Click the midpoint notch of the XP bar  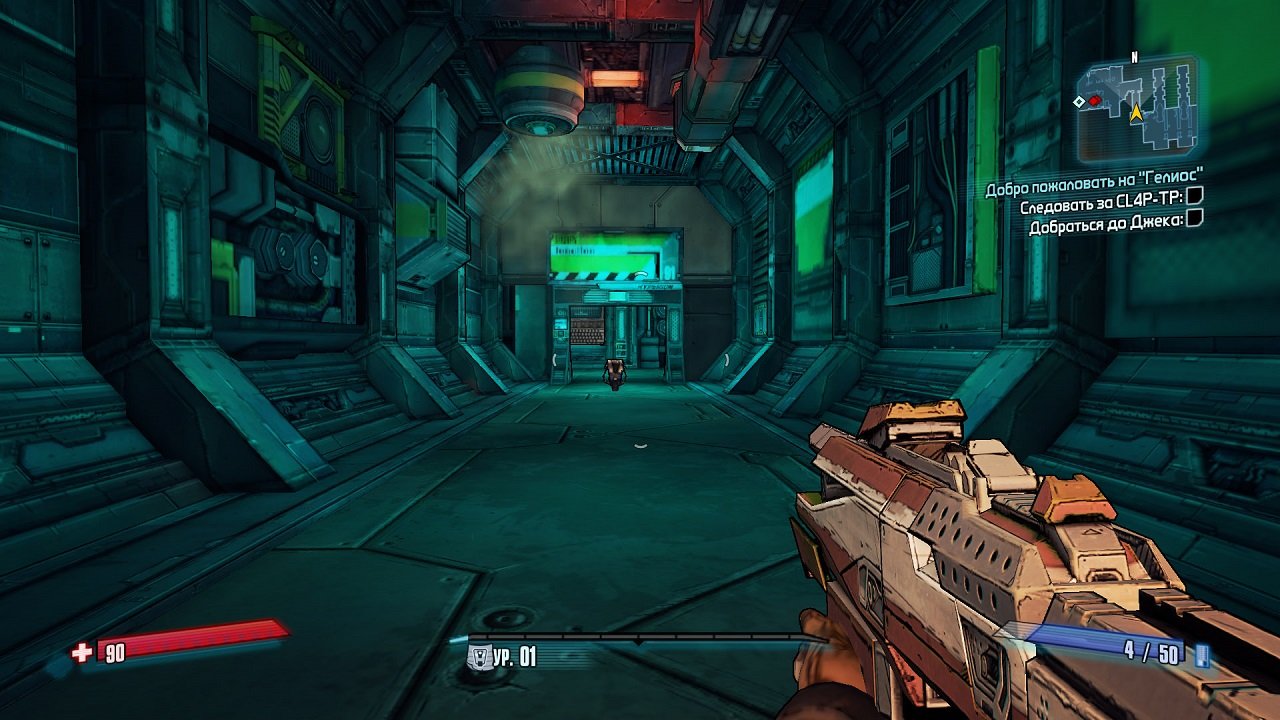pyautogui.click(x=640, y=640)
